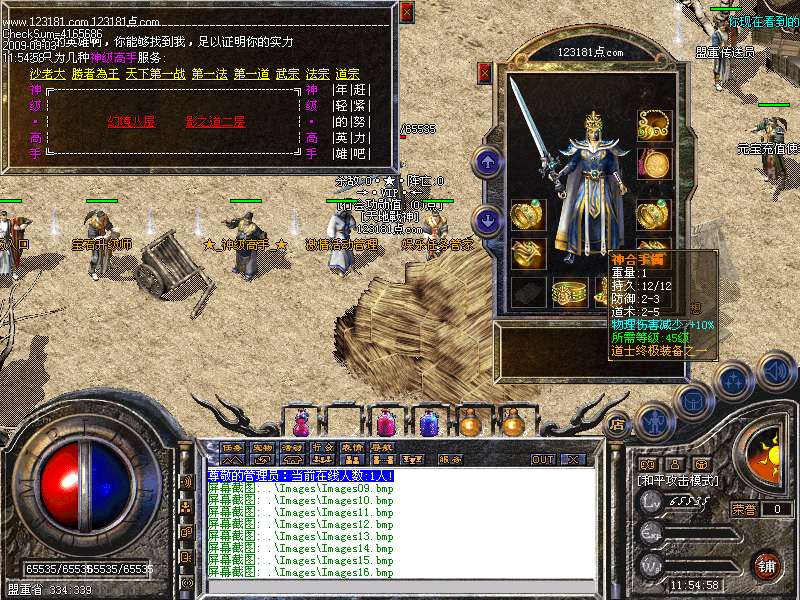
Task: Close the character equipment panel
Action: 485,71
